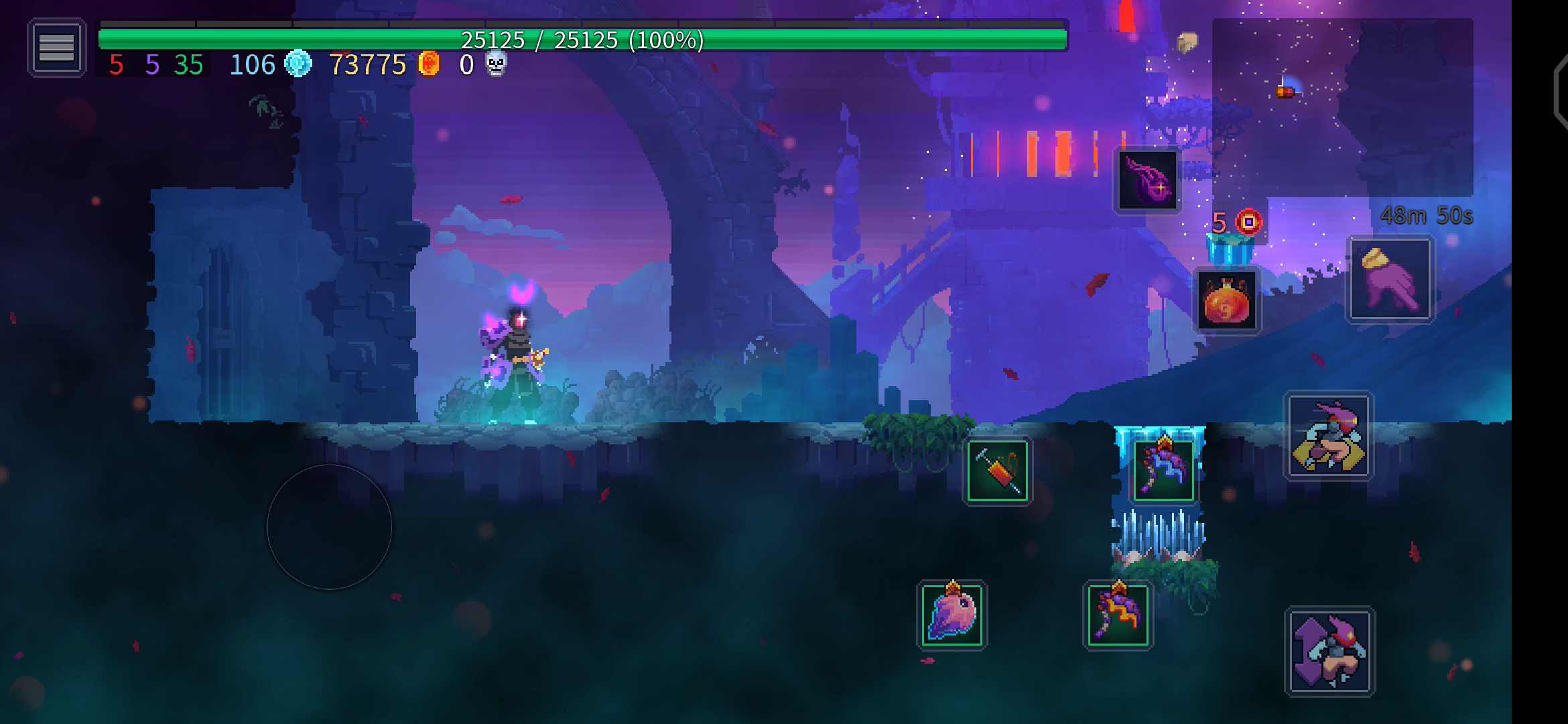Screen dimensions: 1568x724
Task: Activate the pink creature skill
Action: (x=952, y=615)
